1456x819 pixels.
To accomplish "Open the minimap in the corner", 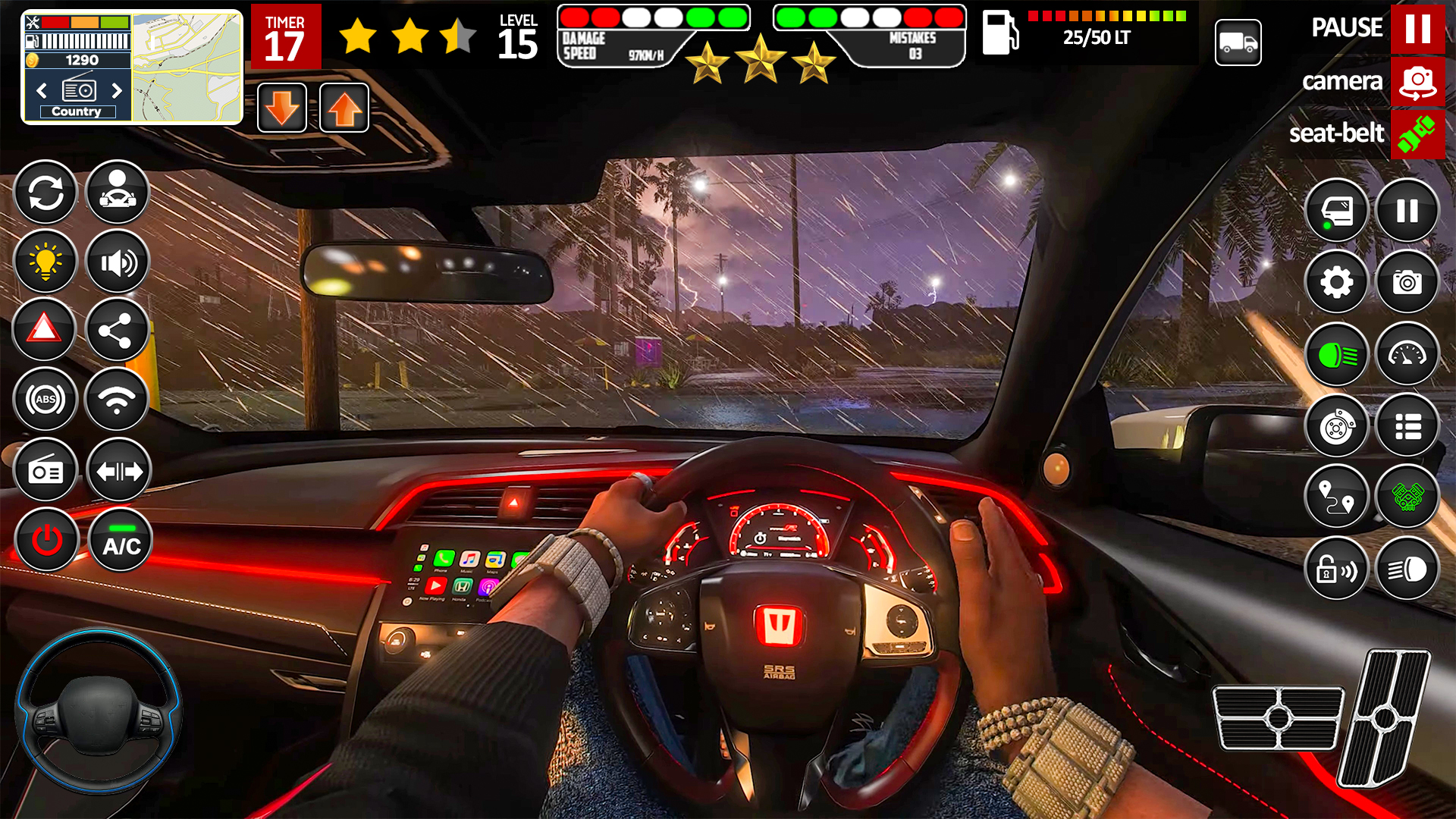I will [187, 68].
